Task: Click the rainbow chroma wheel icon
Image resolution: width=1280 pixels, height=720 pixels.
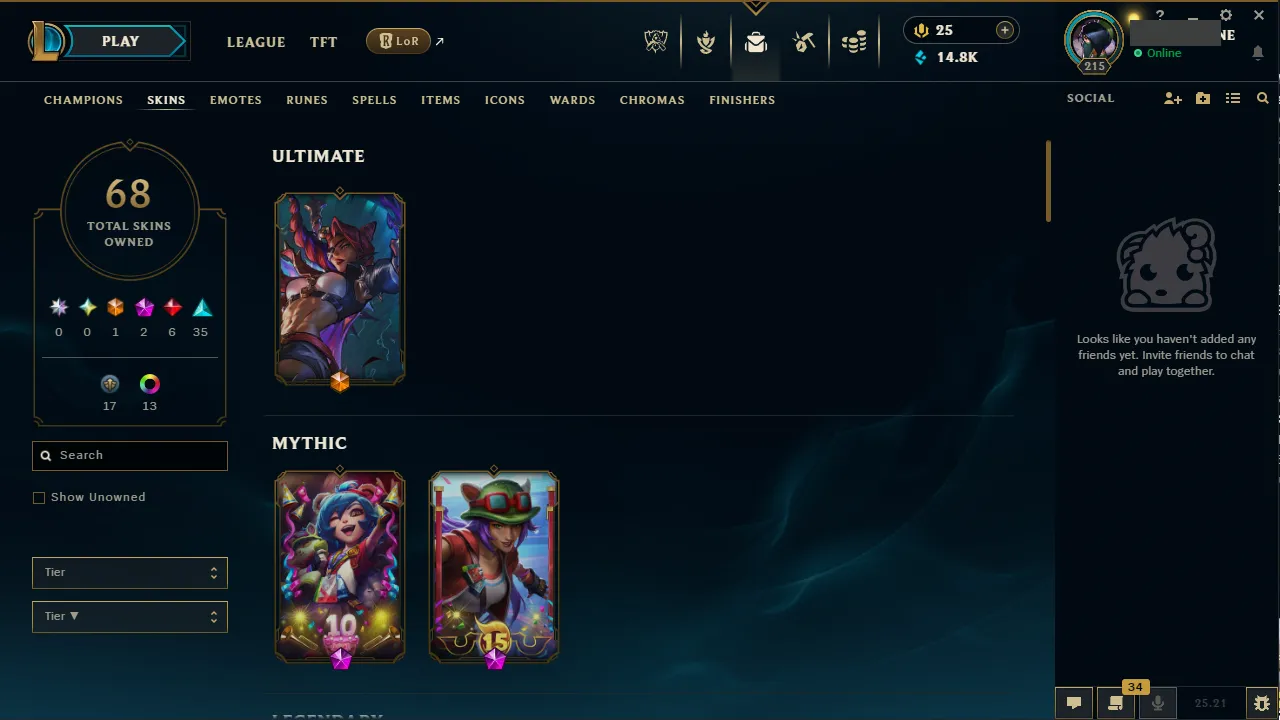Action: tap(149, 383)
